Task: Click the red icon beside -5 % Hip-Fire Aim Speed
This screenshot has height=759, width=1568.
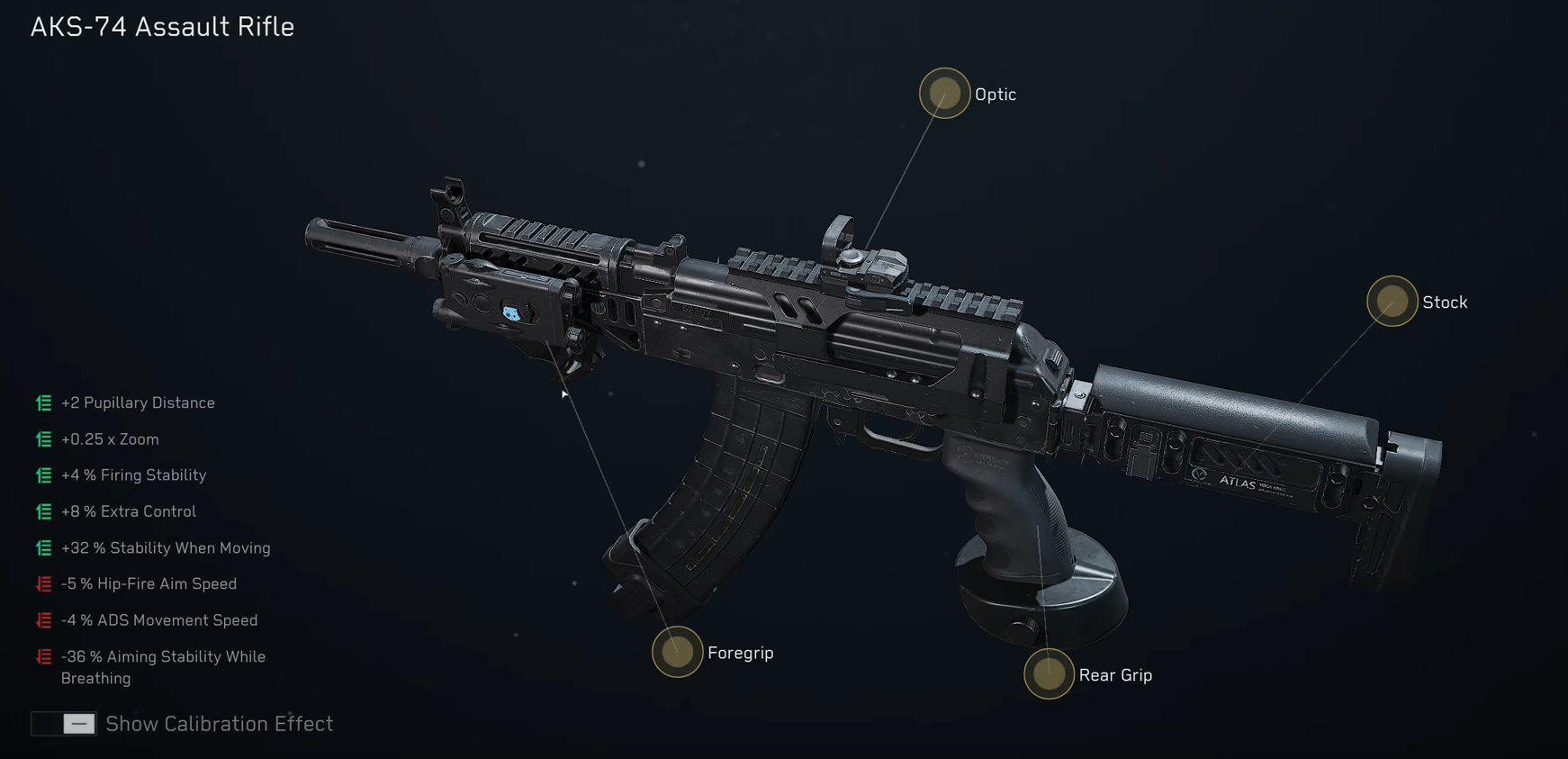Action: [x=42, y=583]
